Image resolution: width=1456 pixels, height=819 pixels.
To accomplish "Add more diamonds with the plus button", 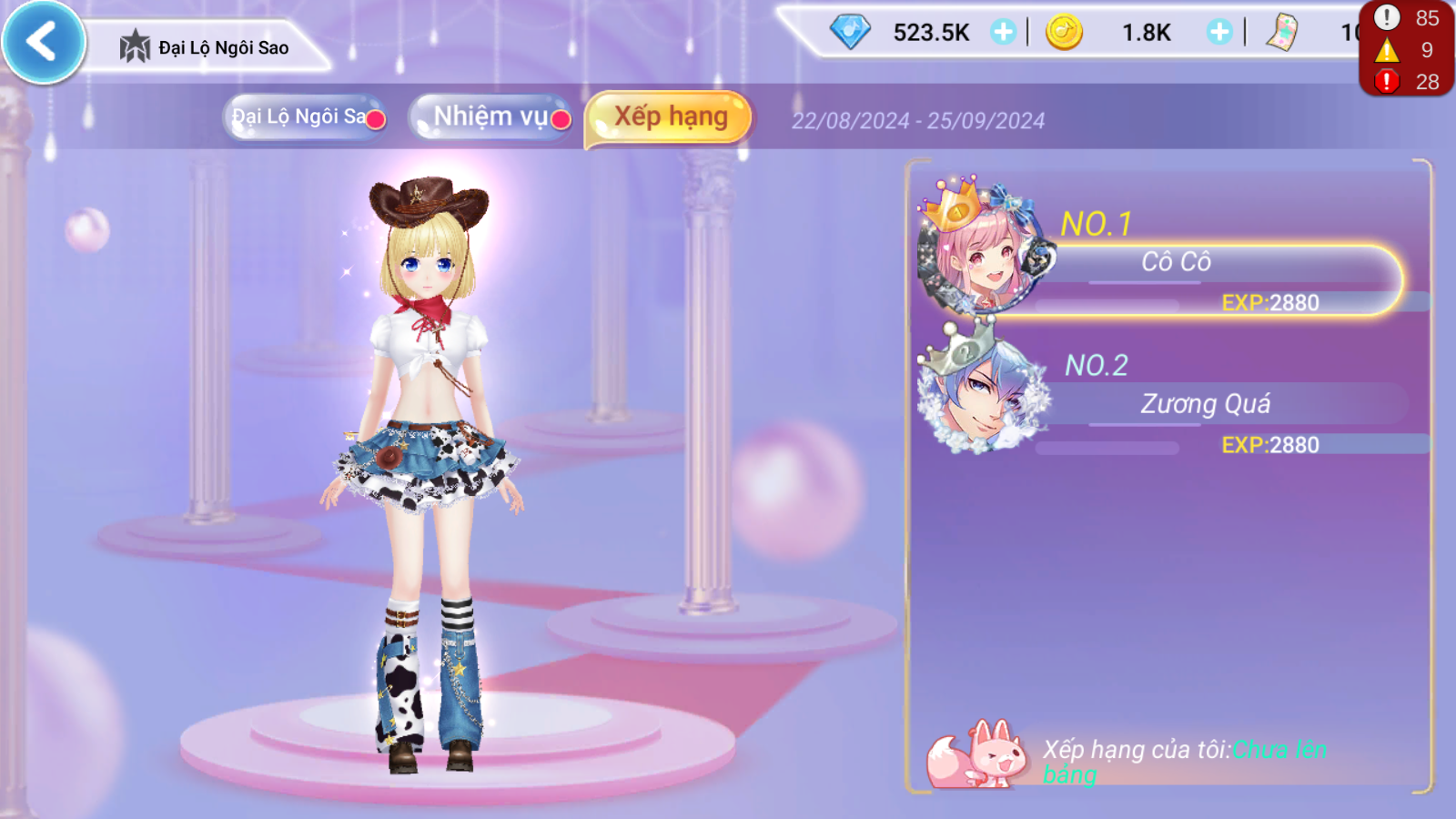I will pyautogui.click(x=1003, y=33).
